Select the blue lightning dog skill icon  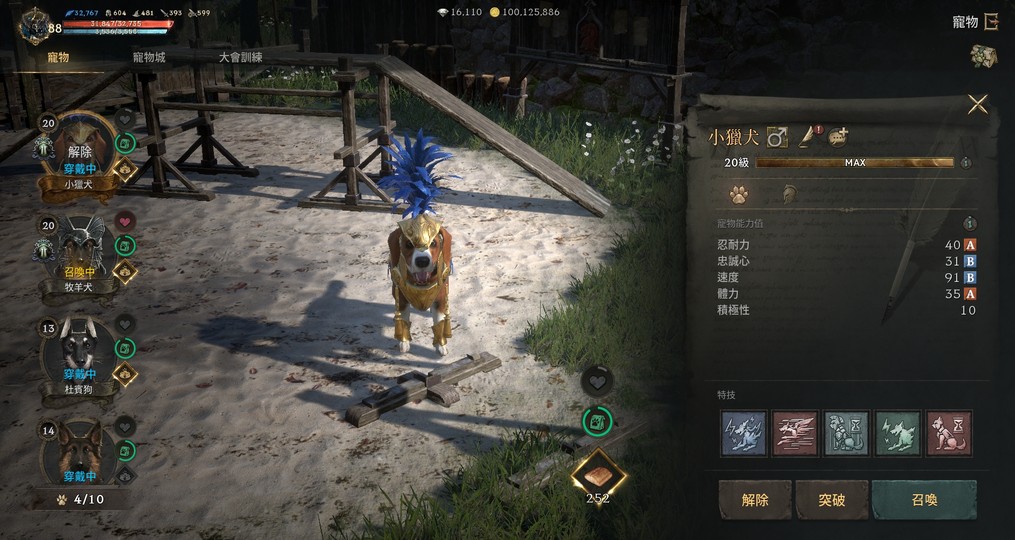pyautogui.click(x=743, y=433)
